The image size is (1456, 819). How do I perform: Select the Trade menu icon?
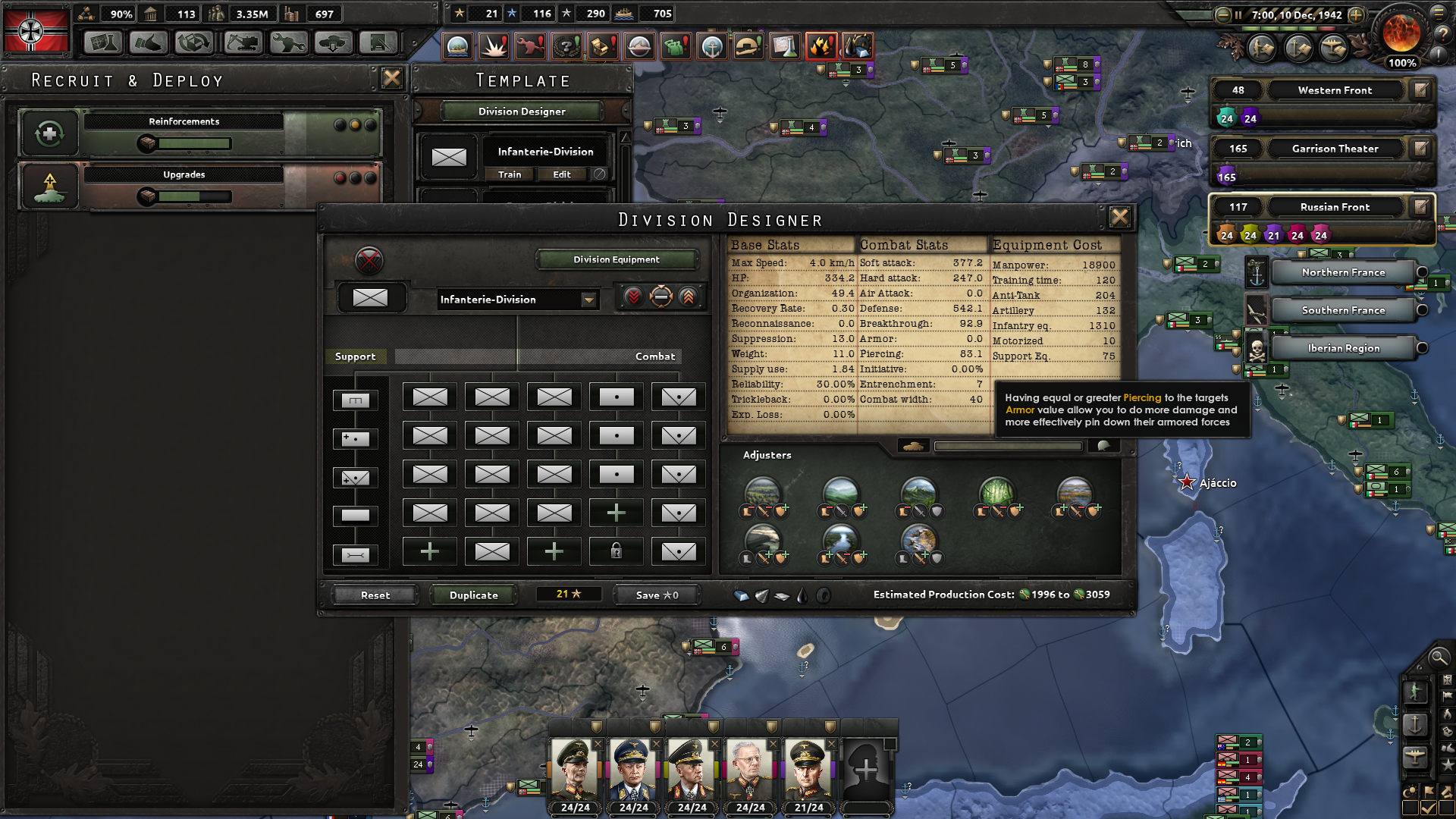(x=193, y=42)
